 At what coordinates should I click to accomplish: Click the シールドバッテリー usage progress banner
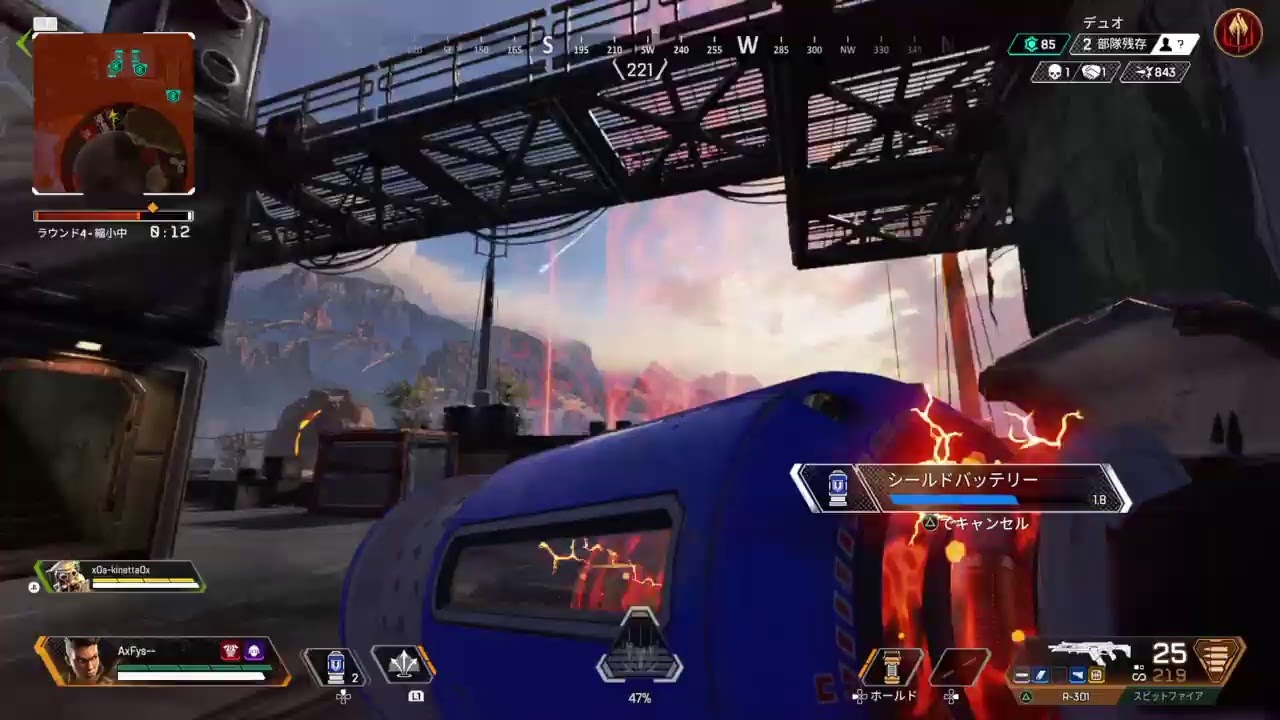point(960,488)
